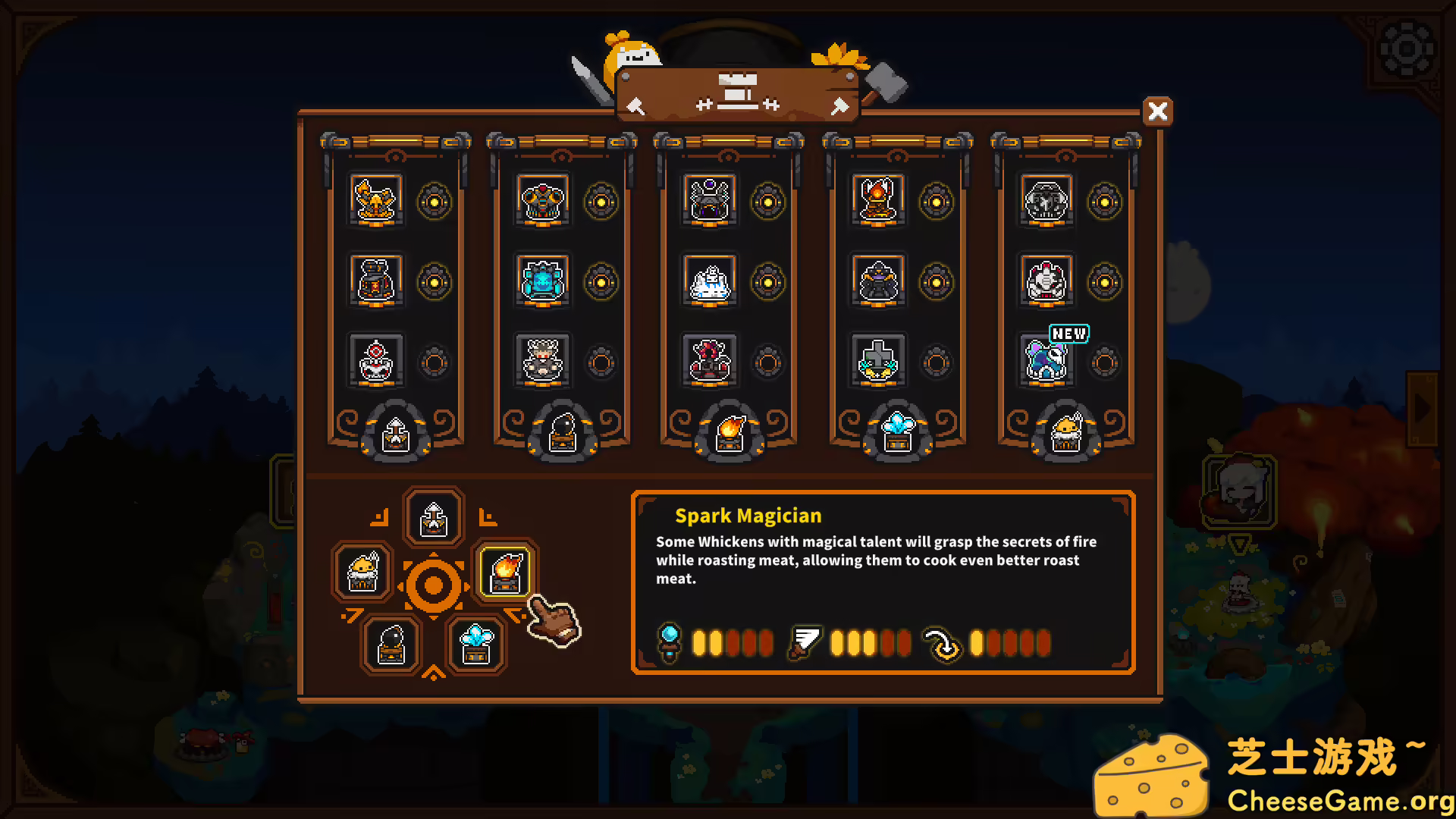Click the left hammer arrow for previous page
Viewport: 1456px width, 819px height.
[x=634, y=106]
